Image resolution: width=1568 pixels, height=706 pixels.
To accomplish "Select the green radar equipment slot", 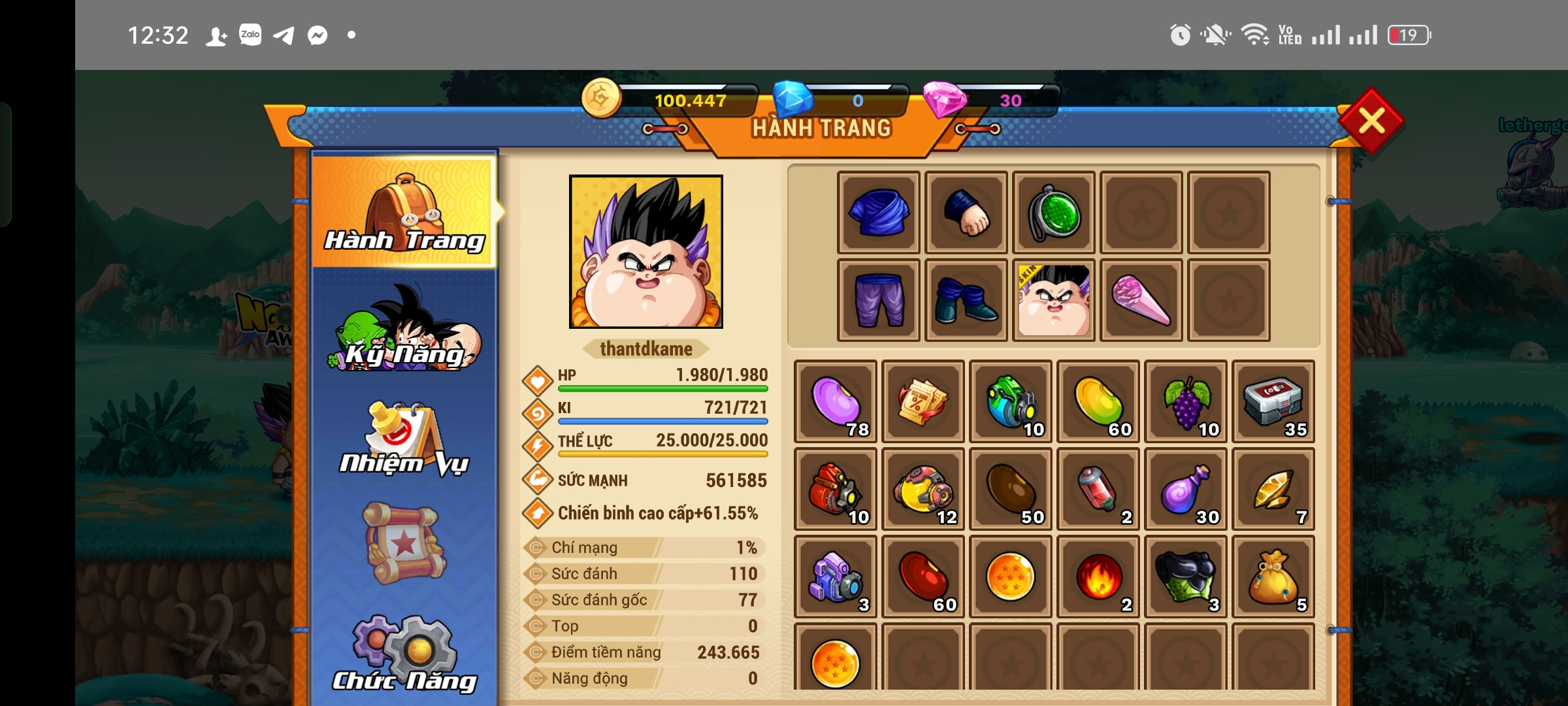I will pos(1054,212).
